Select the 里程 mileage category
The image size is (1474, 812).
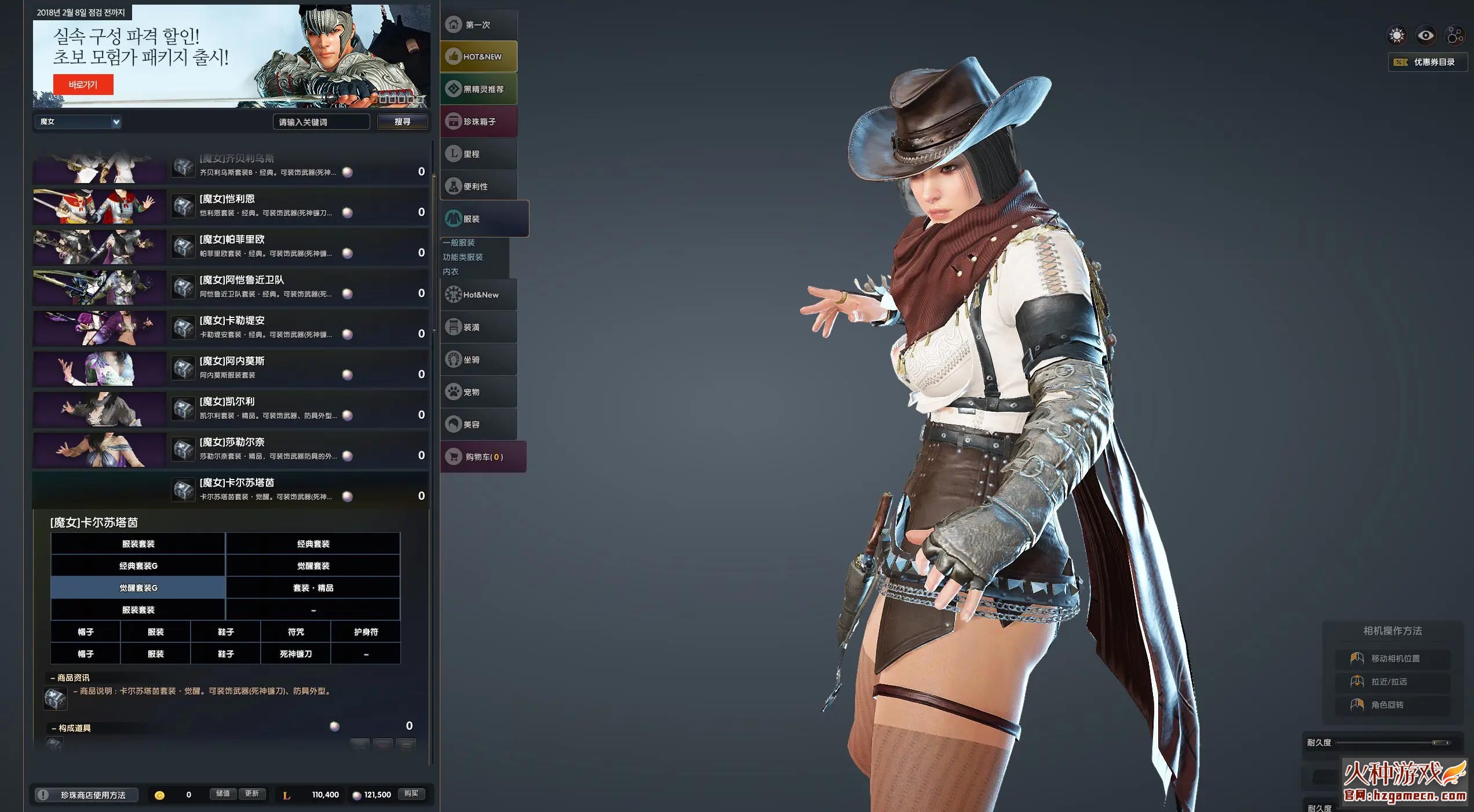point(479,154)
